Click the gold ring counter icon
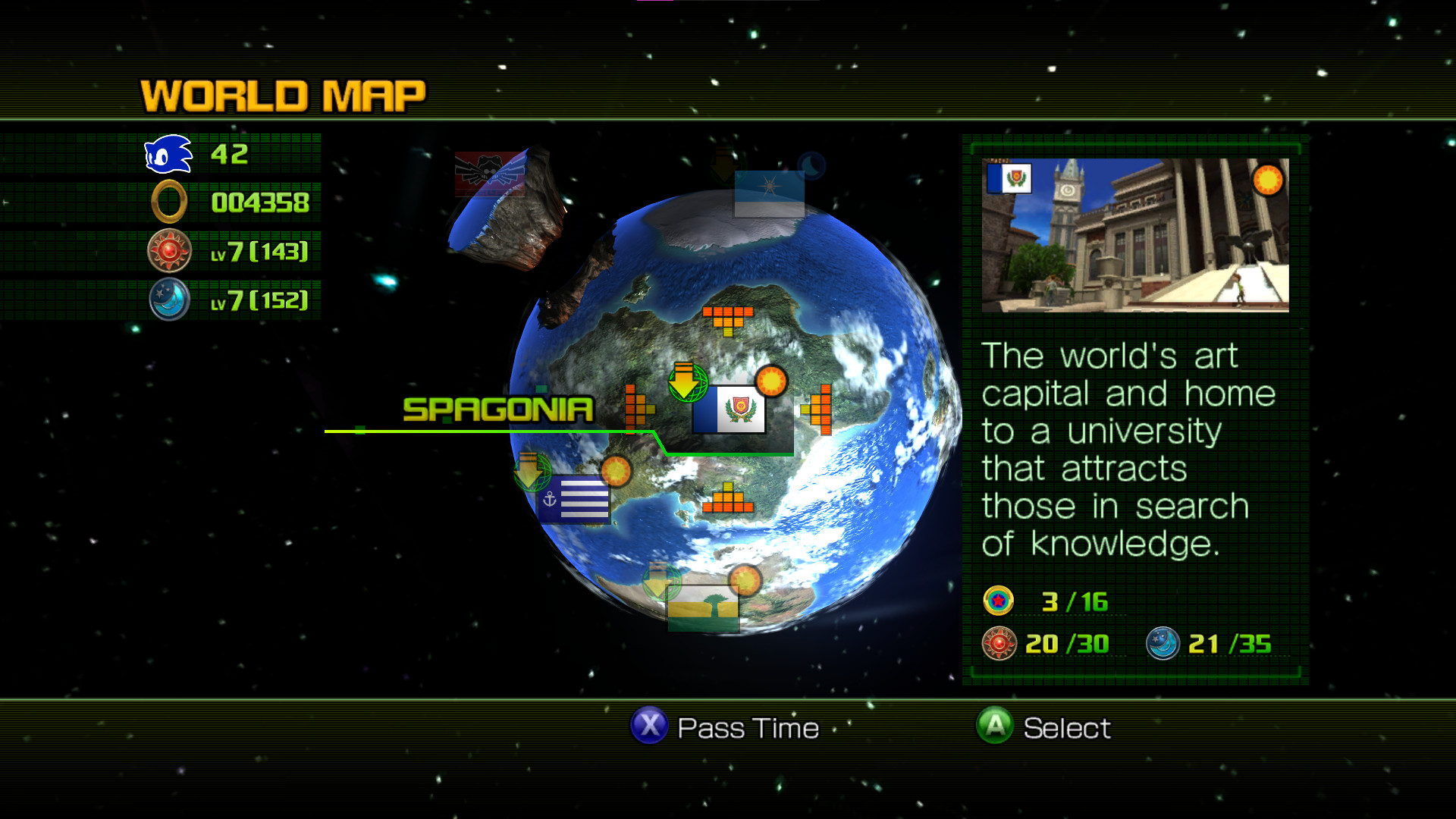This screenshot has width=1456, height=819. pyautogui.click(x=168, y=202)
